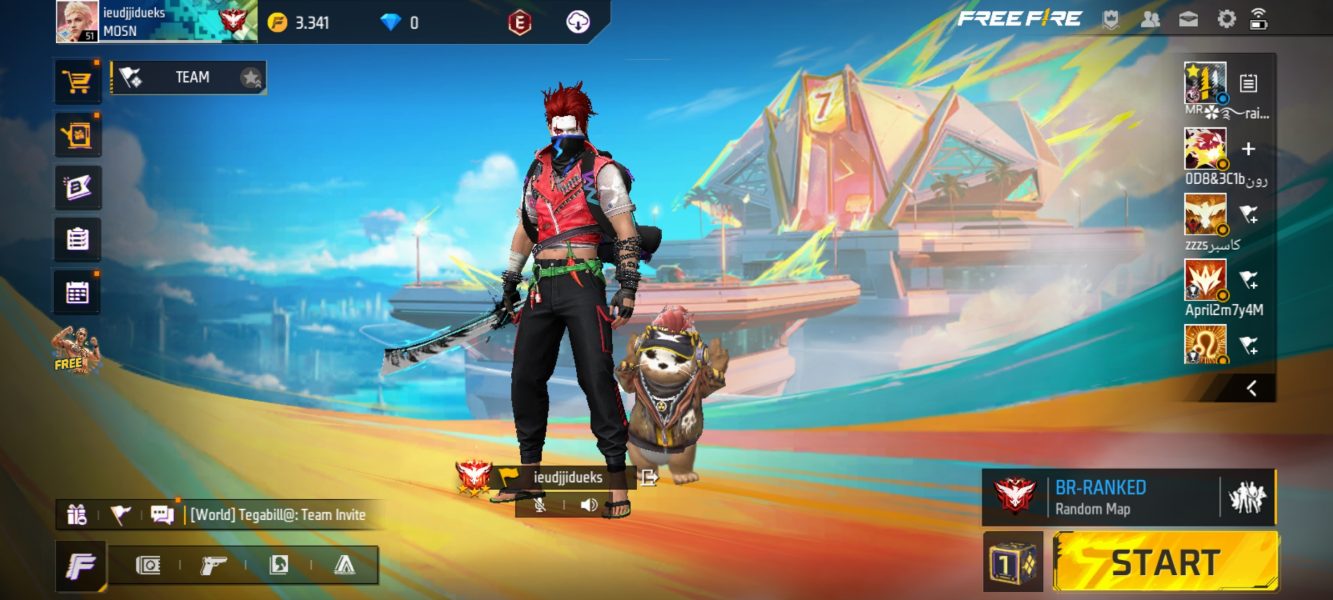Open the missions clipboard icon
This screenshot has width=1333, height=600.
(x=77, y=240)
